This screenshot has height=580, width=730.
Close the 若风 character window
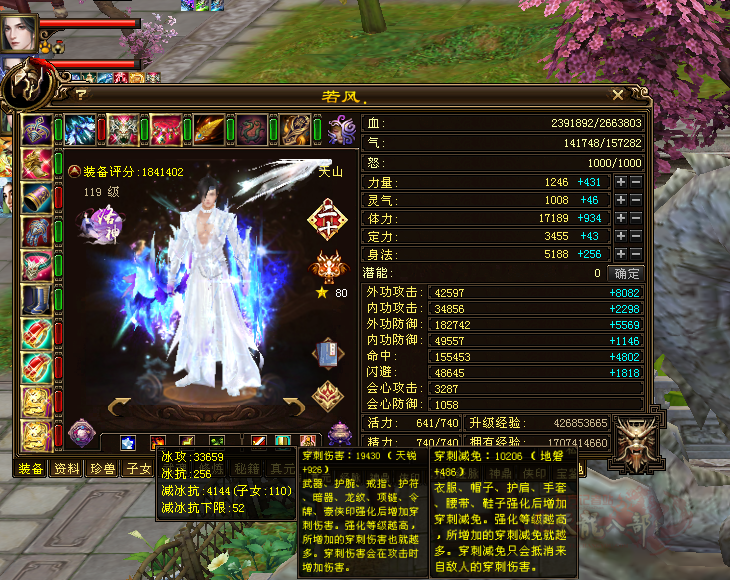click(618, 95)
